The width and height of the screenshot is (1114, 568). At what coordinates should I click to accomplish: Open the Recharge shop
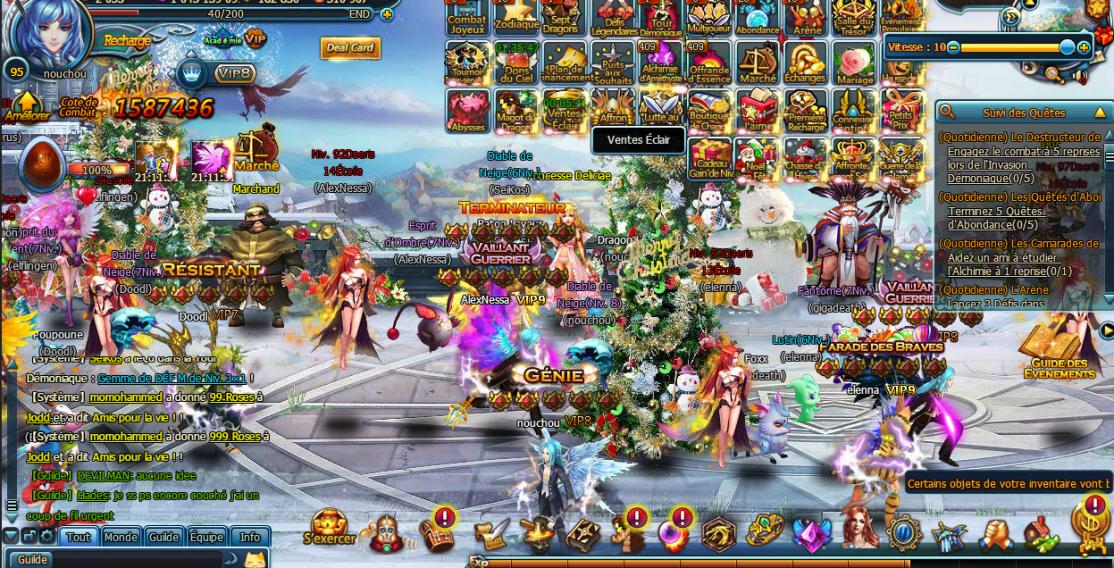[x=126, y=41]
